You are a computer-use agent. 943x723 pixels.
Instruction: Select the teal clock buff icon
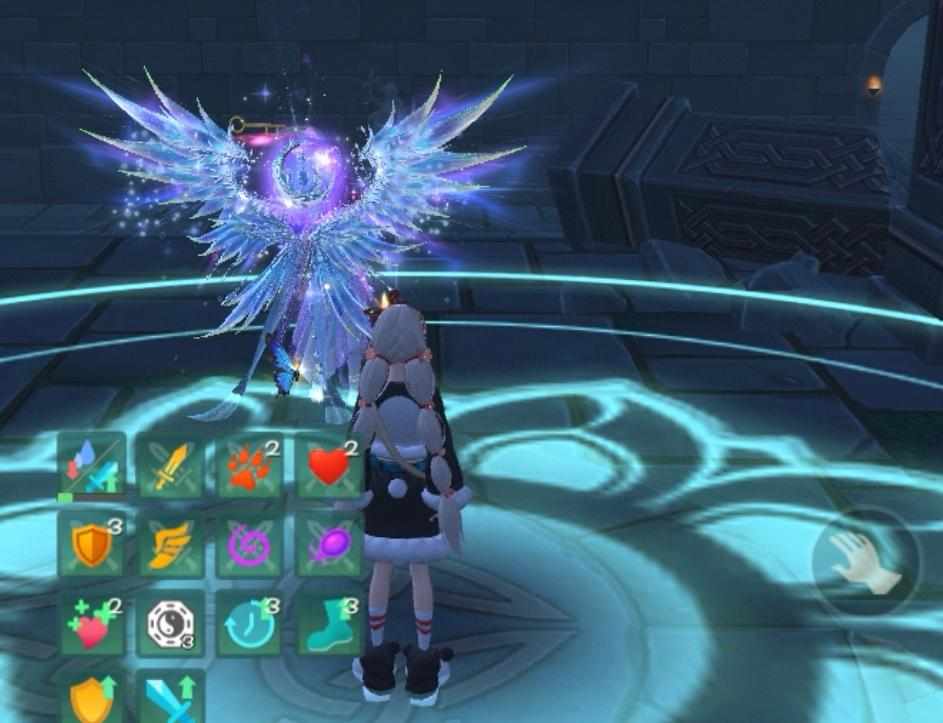click(250, 625)
